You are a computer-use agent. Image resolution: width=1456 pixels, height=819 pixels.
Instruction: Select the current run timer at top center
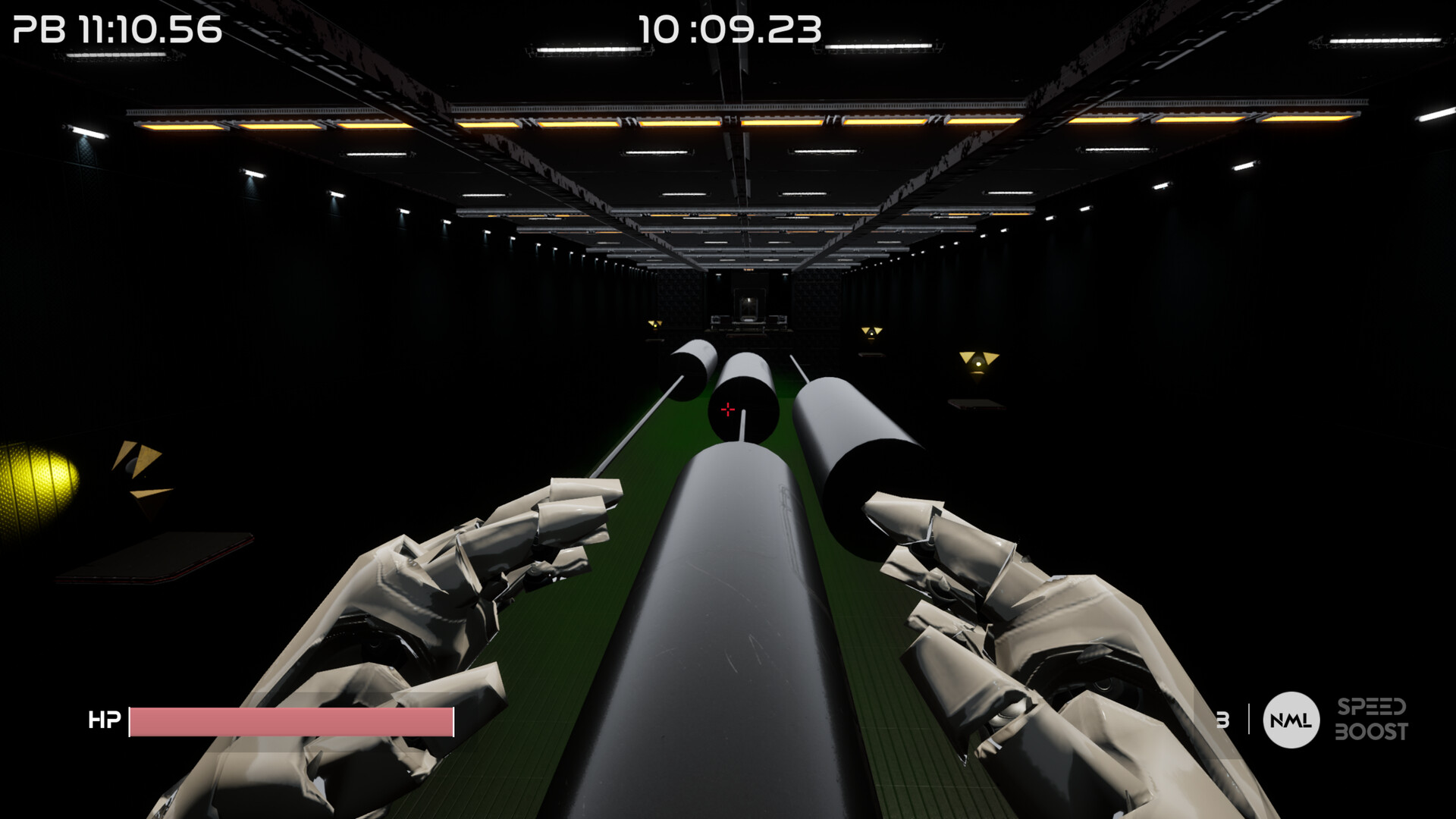tap(730, 30)
